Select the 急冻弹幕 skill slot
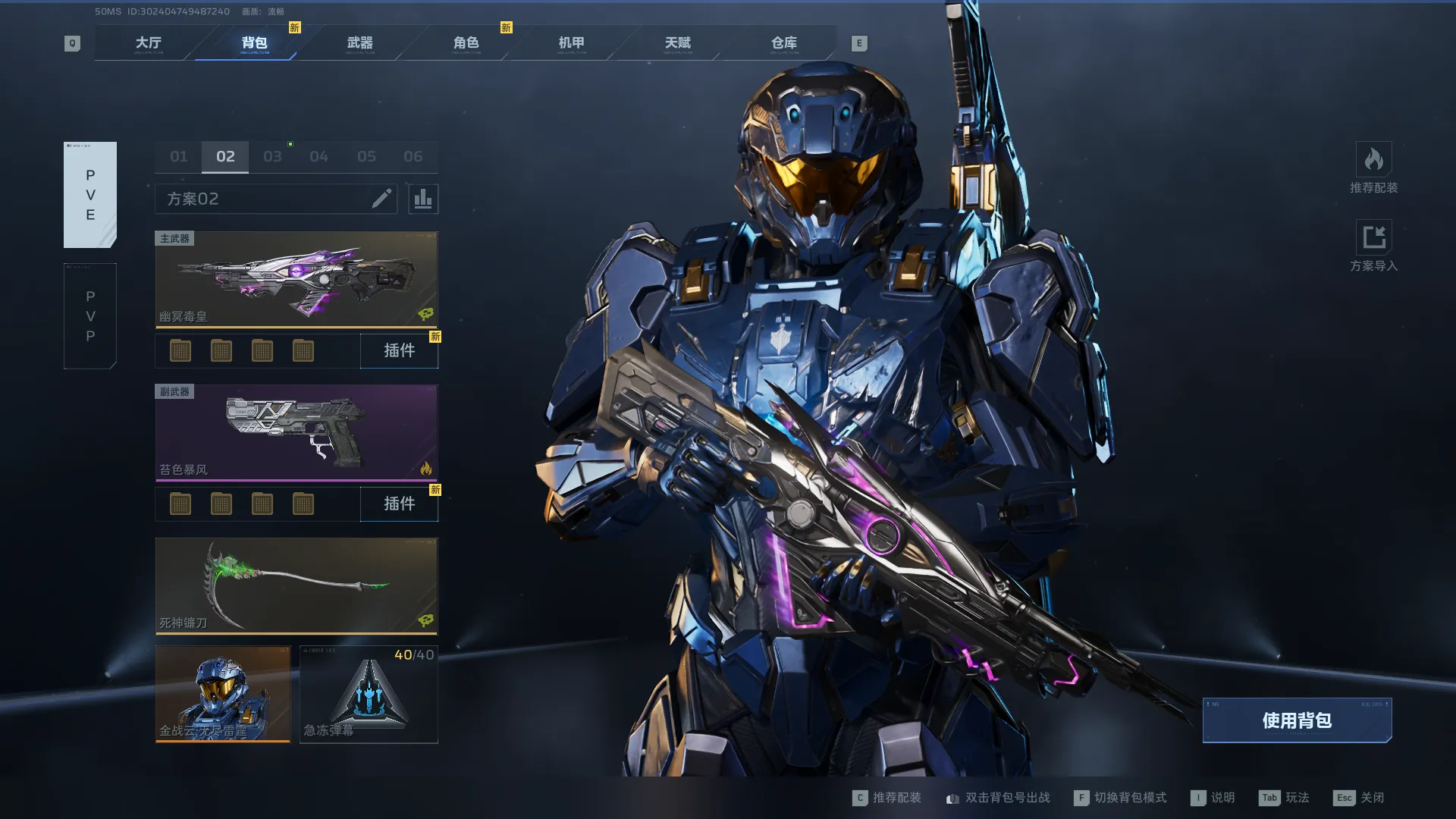This screenshot has height=819, width=1456. pyautogui.click(x=369, y=694)
